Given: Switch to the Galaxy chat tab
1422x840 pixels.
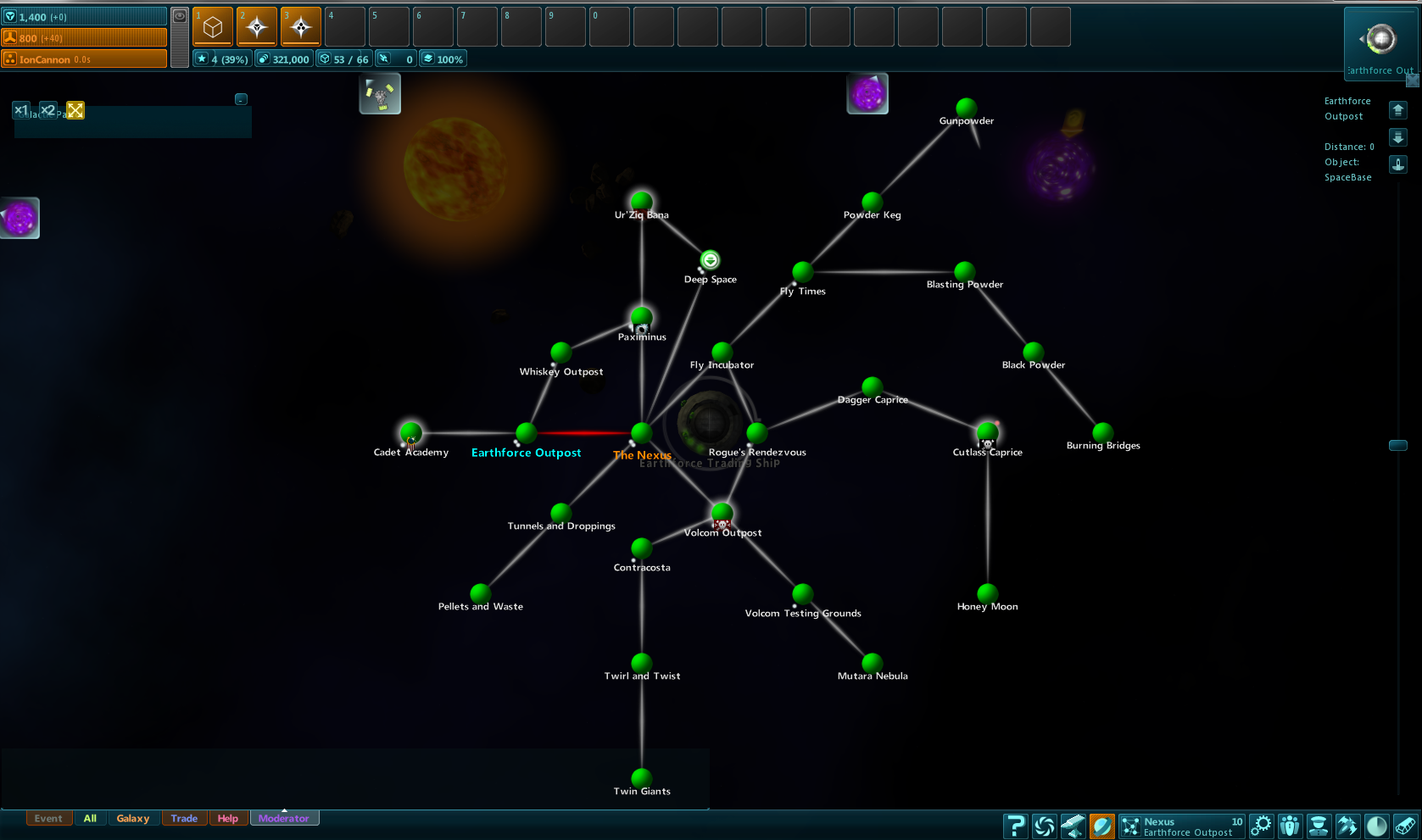Looking at the screenshot, I should (x=133, y=818).
